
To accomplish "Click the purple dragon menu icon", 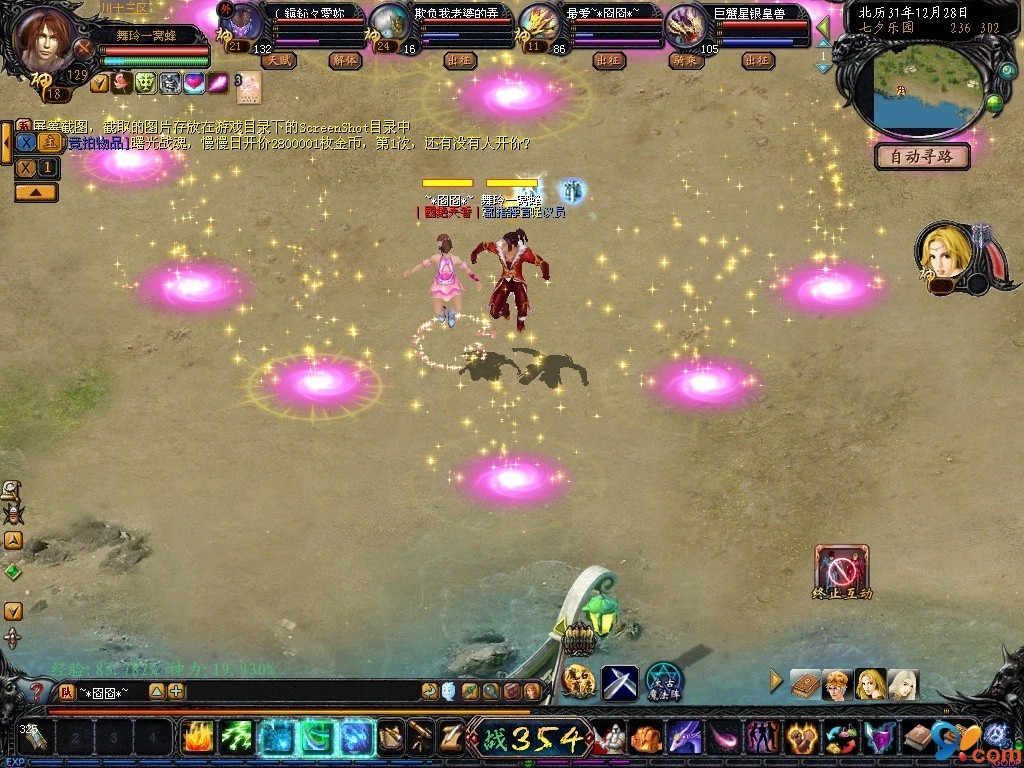I will pyautogui.click(x=685, y=738).
